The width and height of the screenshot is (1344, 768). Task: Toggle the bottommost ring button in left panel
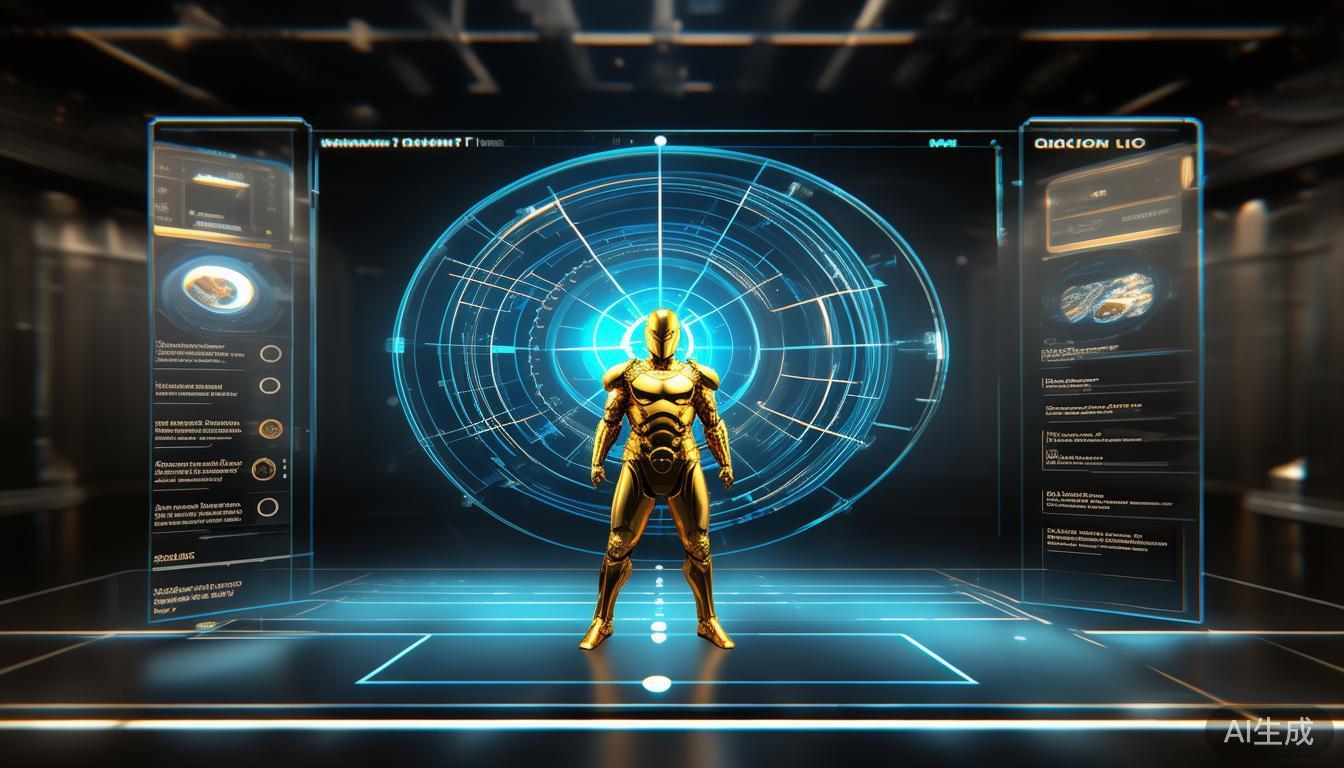tap(267, 507)
